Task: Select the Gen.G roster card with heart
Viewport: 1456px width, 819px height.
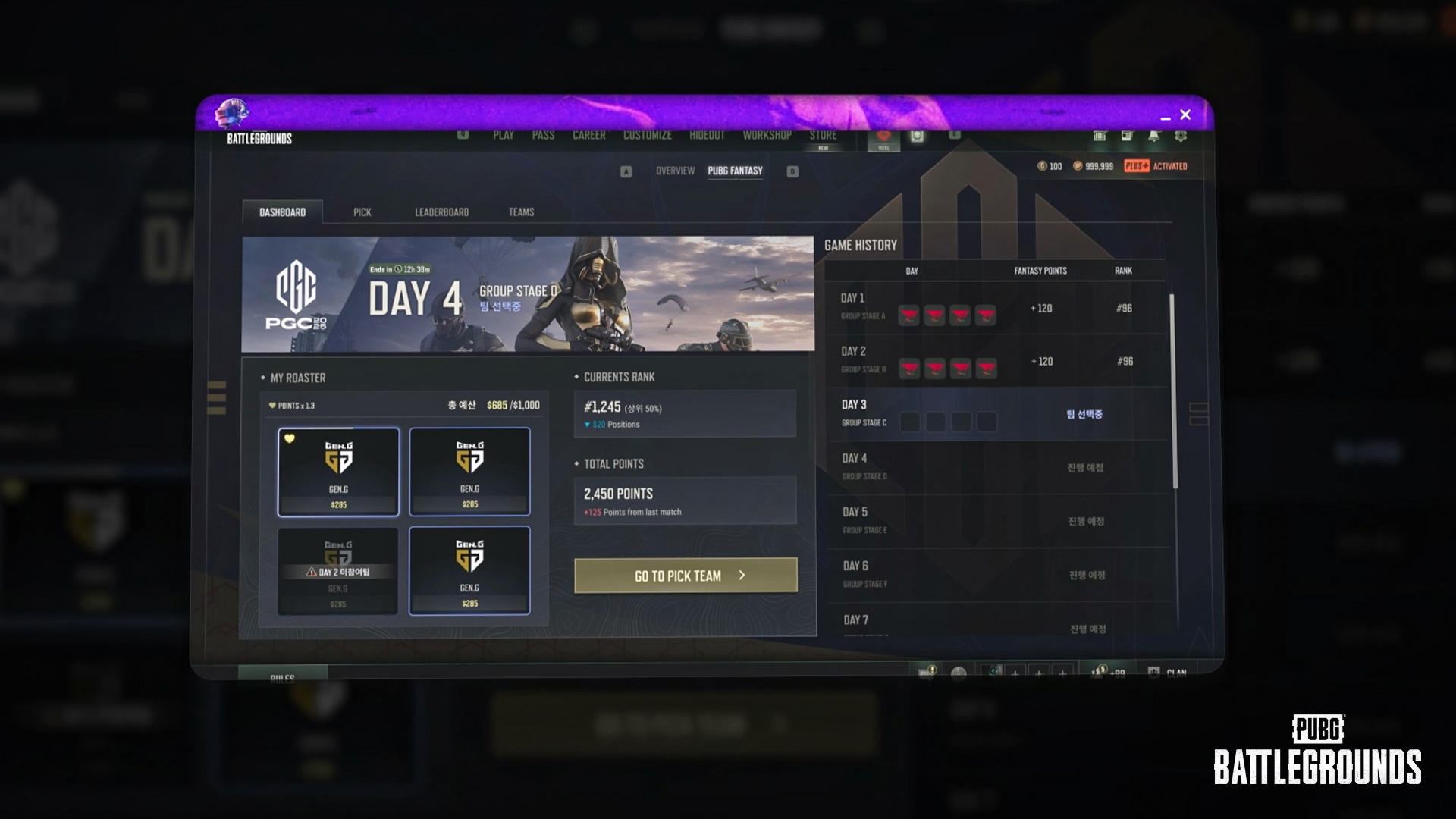Action: pos(338,472)
